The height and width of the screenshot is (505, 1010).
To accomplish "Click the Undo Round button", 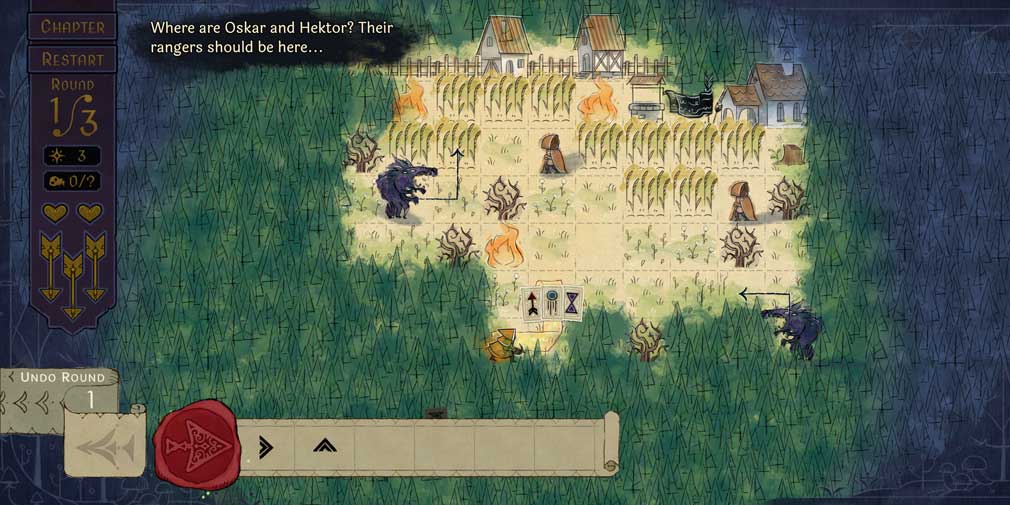I will point(61,377).
